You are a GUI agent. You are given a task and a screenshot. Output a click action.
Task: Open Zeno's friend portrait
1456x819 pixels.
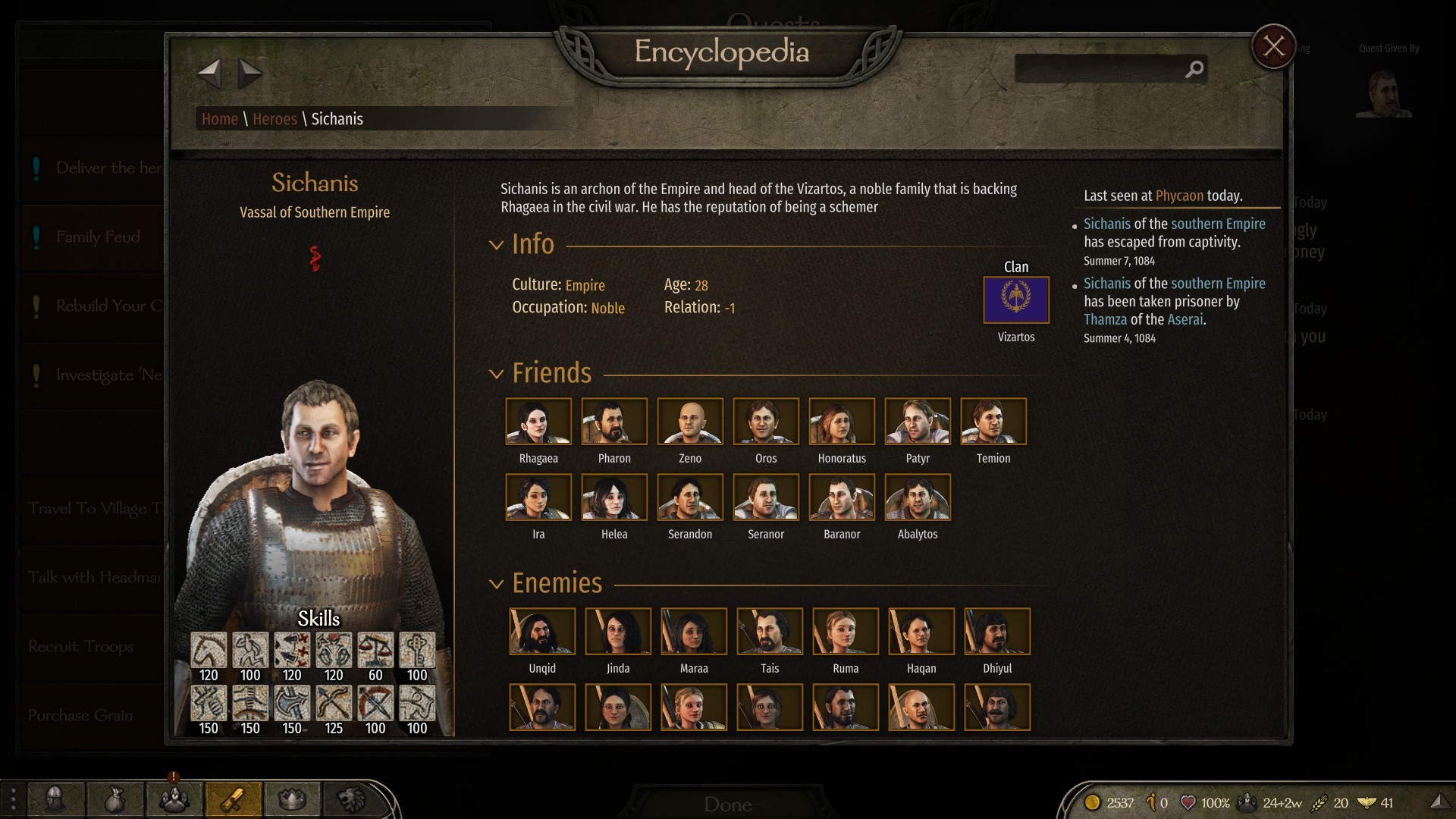(690, 422)
